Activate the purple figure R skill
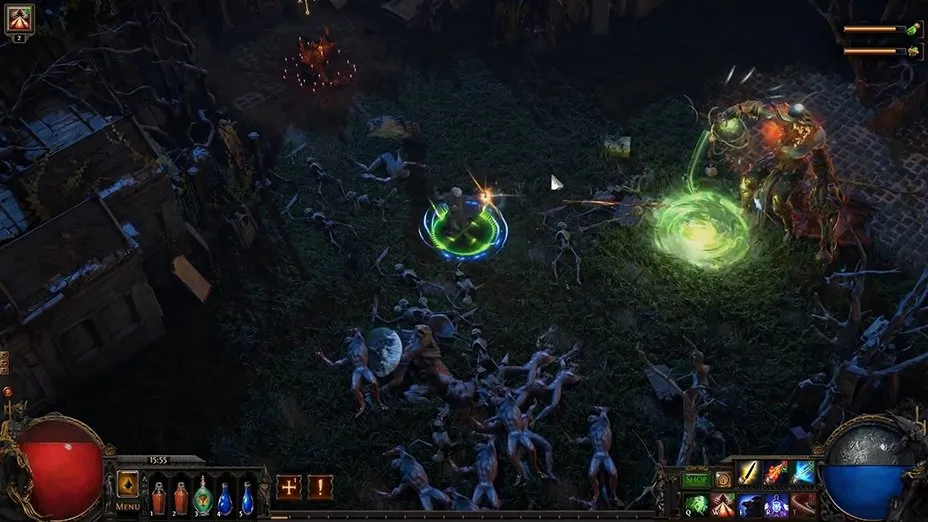 777,505
